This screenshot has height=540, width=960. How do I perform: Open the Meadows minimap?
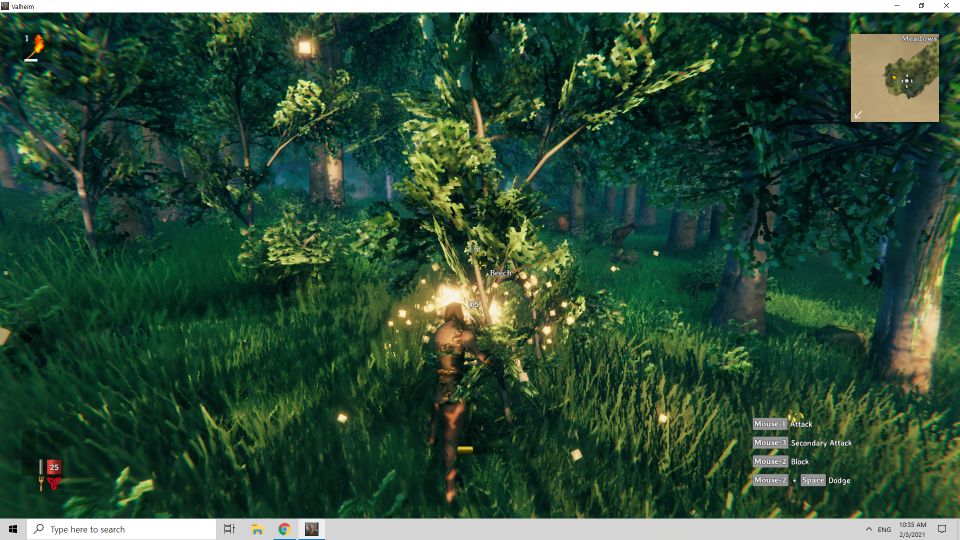[x=895, y=78]
